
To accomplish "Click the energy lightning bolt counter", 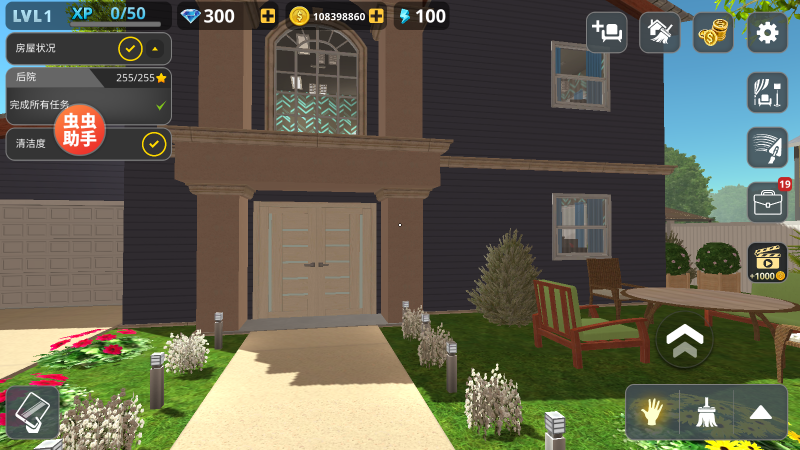I will (421, 16).
